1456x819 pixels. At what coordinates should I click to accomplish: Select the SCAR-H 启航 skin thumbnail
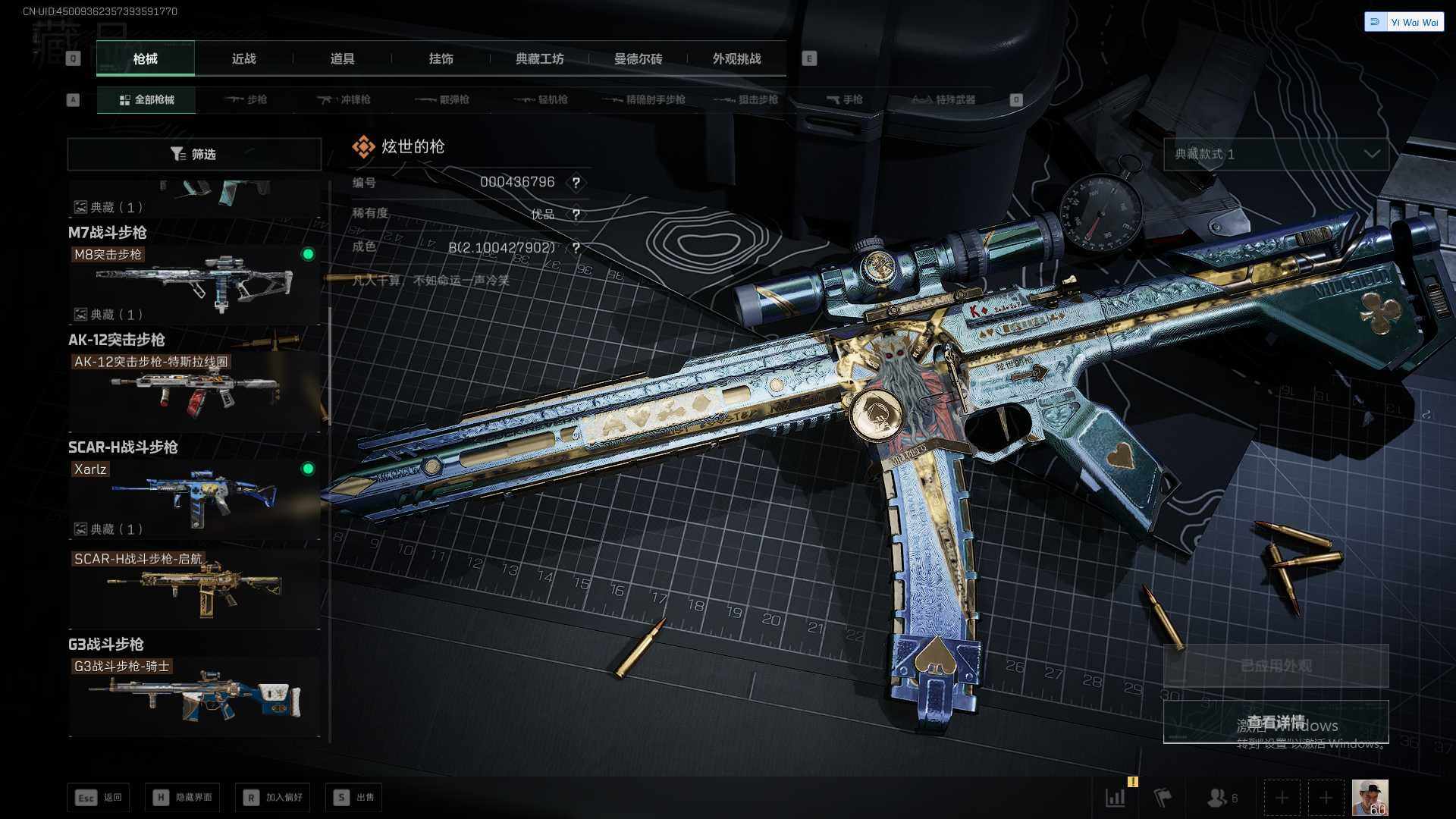(x=194, y=588)
